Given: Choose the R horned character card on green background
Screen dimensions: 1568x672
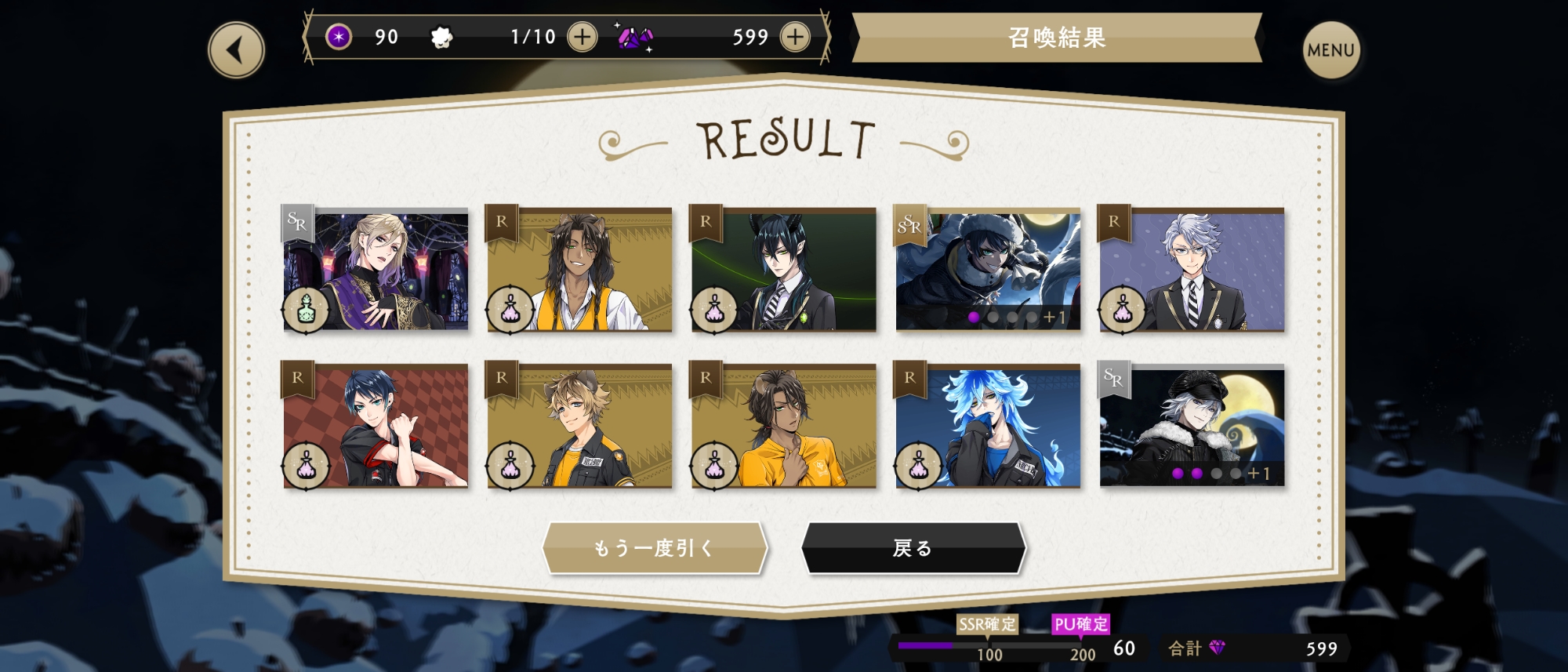Looking at the screenshot, I should [783, 270].
